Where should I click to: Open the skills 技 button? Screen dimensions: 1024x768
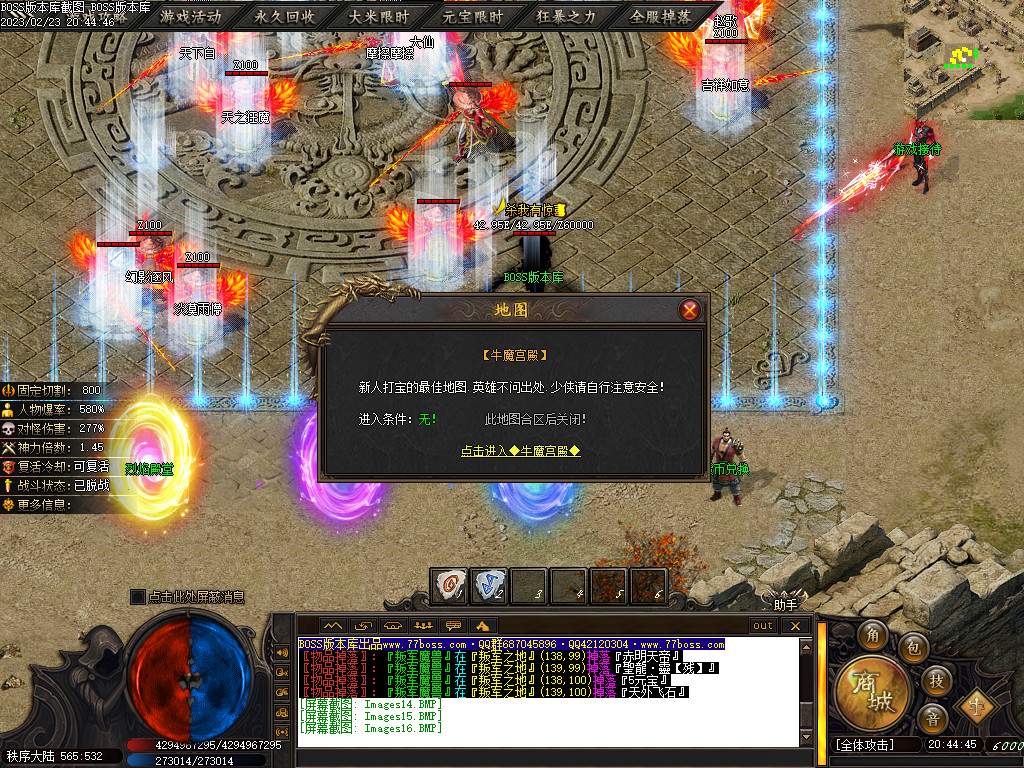[937, 680]
